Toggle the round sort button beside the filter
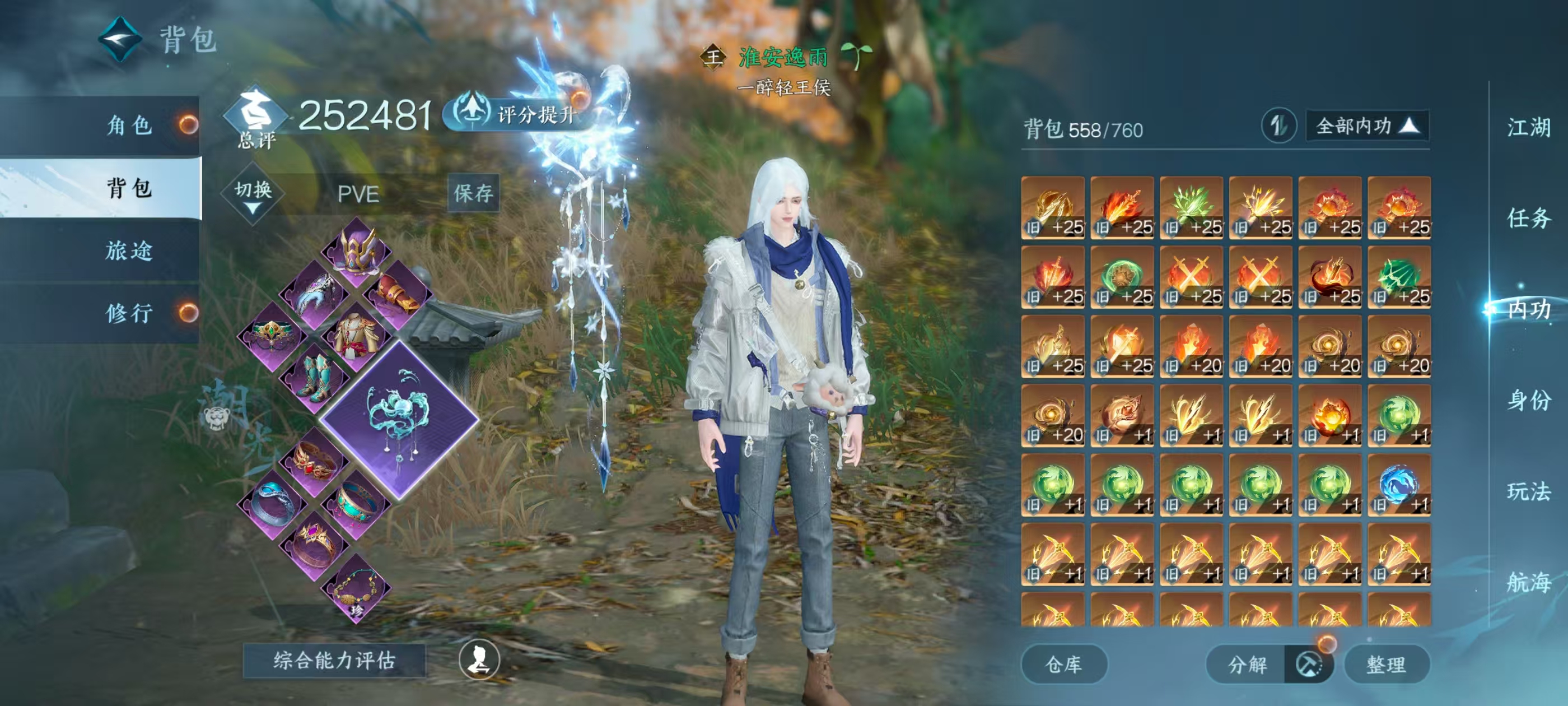 click(x=1278, y=126)
